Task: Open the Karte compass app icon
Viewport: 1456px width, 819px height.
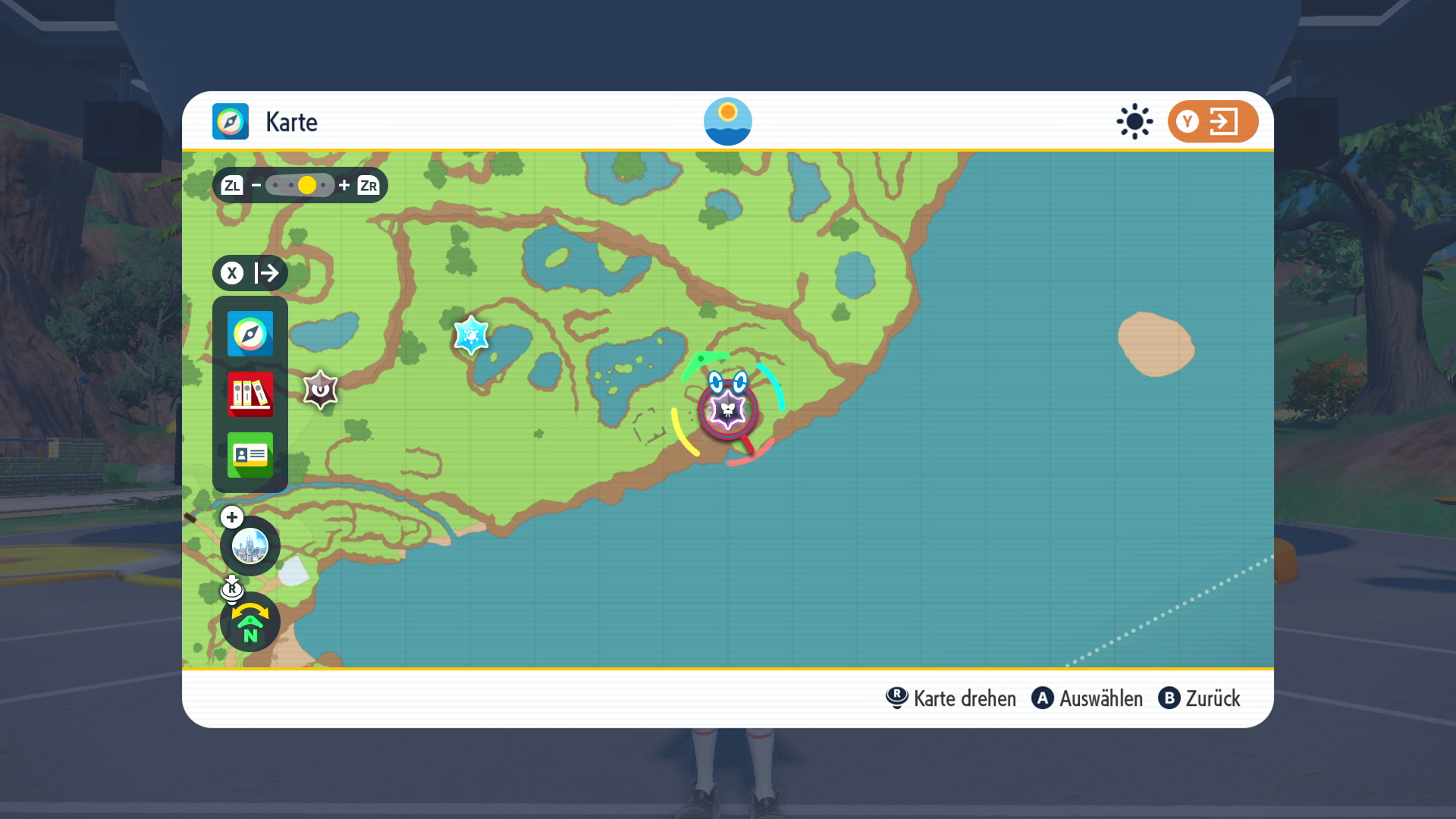Action: click(249, 334)
